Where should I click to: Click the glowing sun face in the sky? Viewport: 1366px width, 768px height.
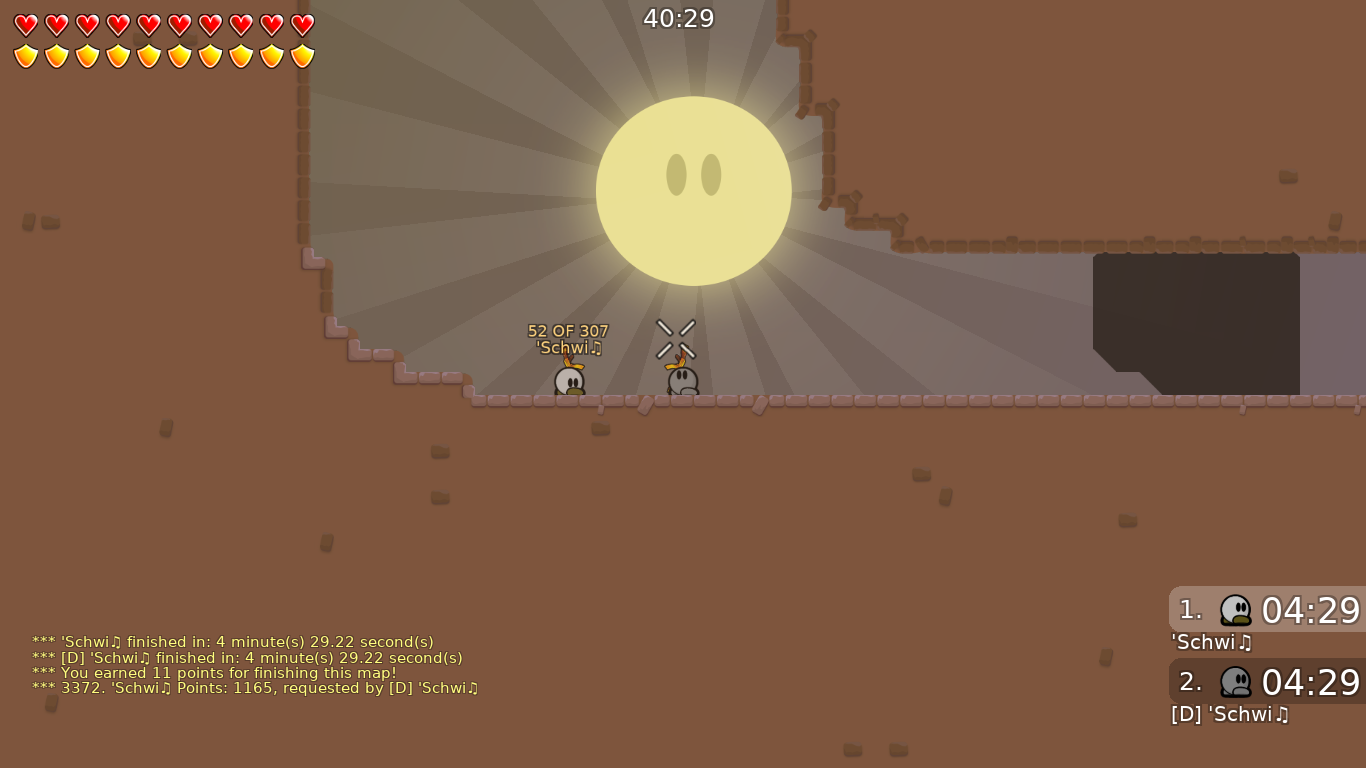[x=694, y=190]
